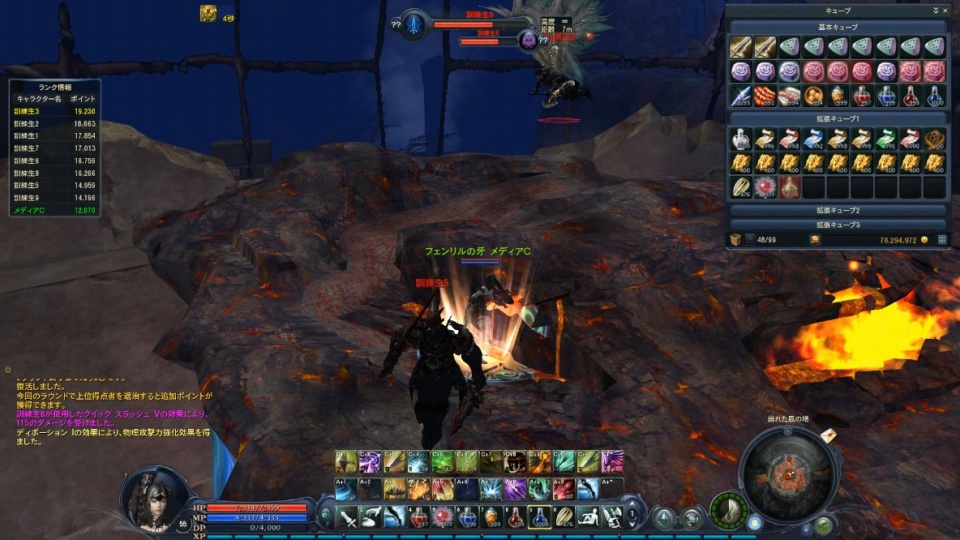Use the red potion in hotbar slot 4
This screenshot has width=960, height=540.
tap(419, 517)
